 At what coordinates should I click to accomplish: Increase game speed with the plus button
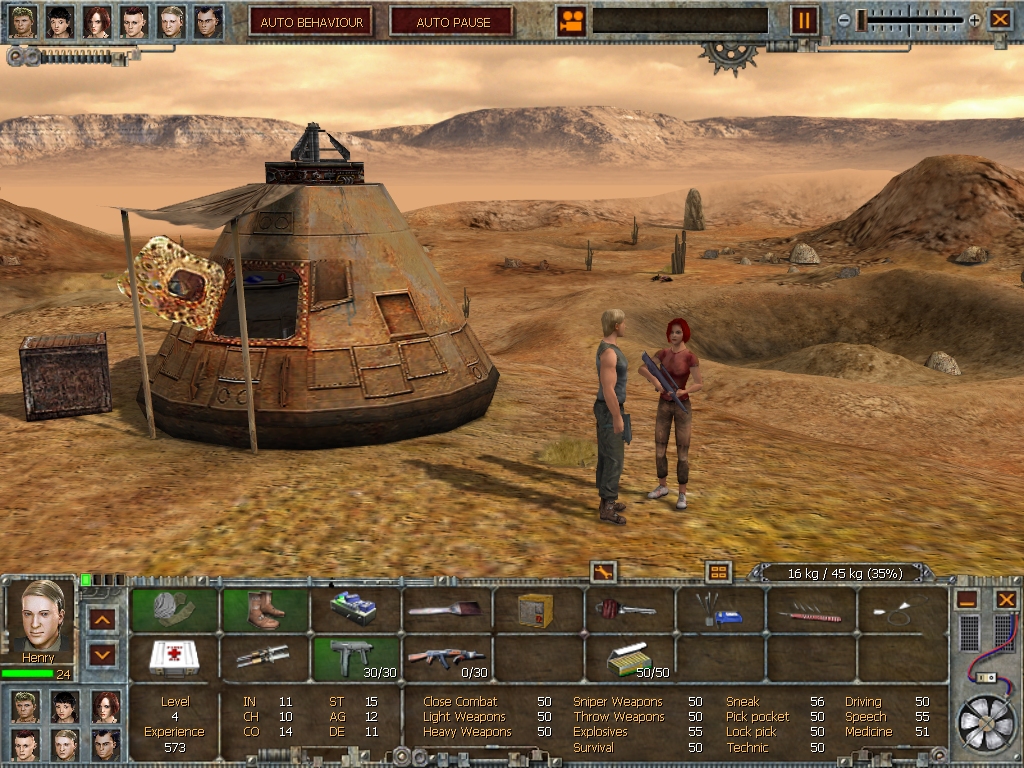coord(974,20)
